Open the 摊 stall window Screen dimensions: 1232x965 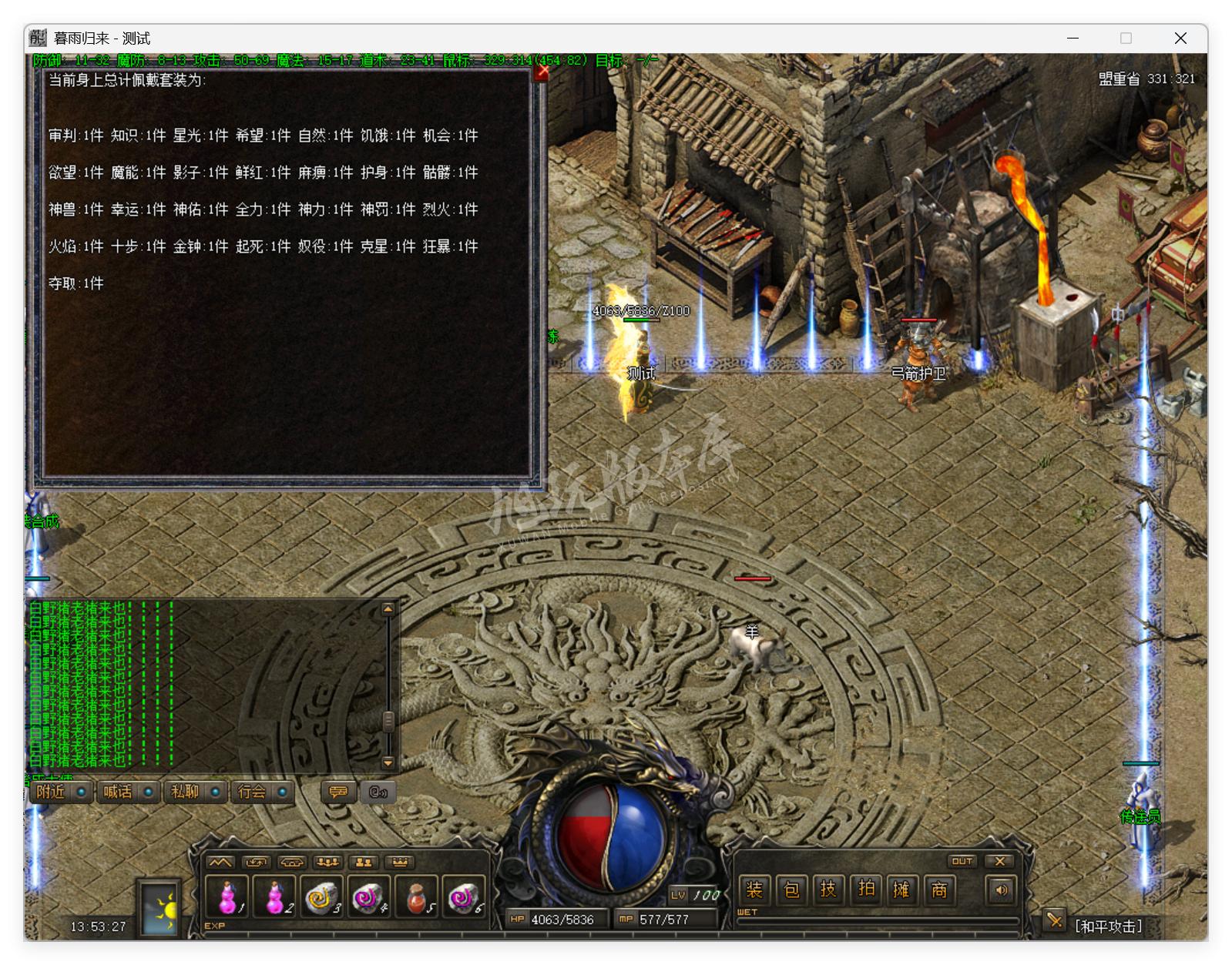[901, 890]
